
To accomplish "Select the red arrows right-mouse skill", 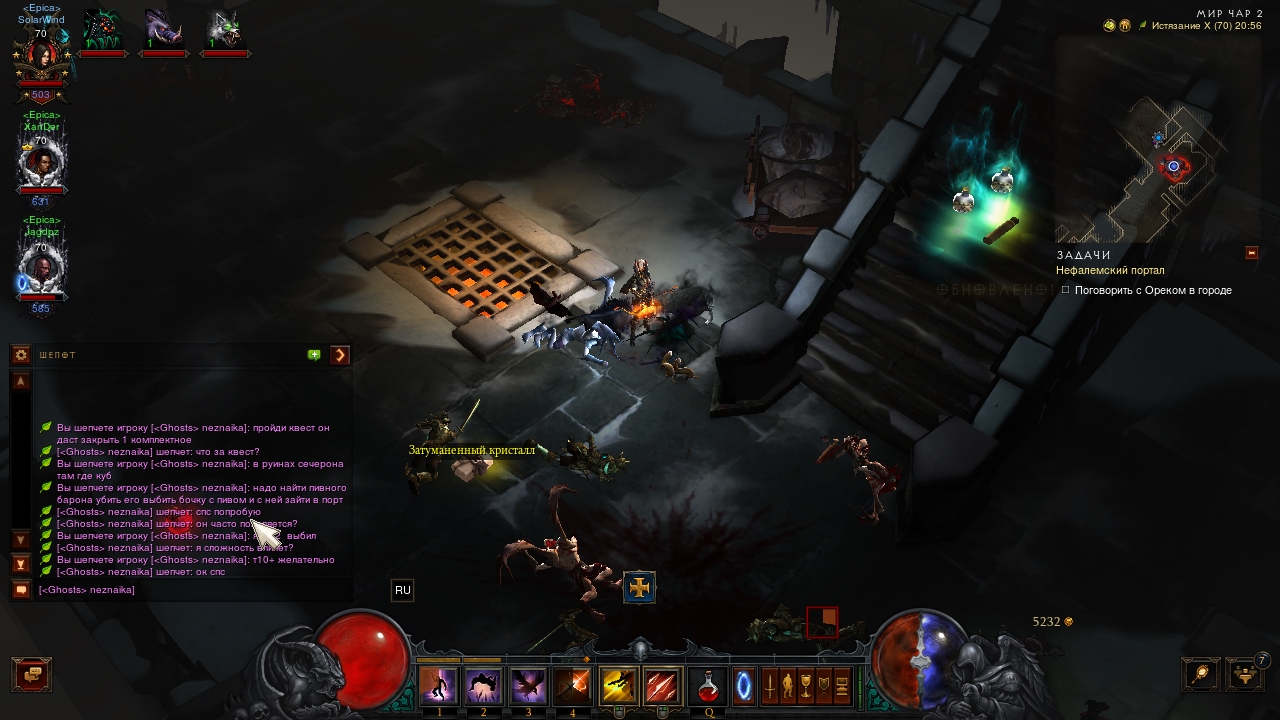I will coord(662,686).
